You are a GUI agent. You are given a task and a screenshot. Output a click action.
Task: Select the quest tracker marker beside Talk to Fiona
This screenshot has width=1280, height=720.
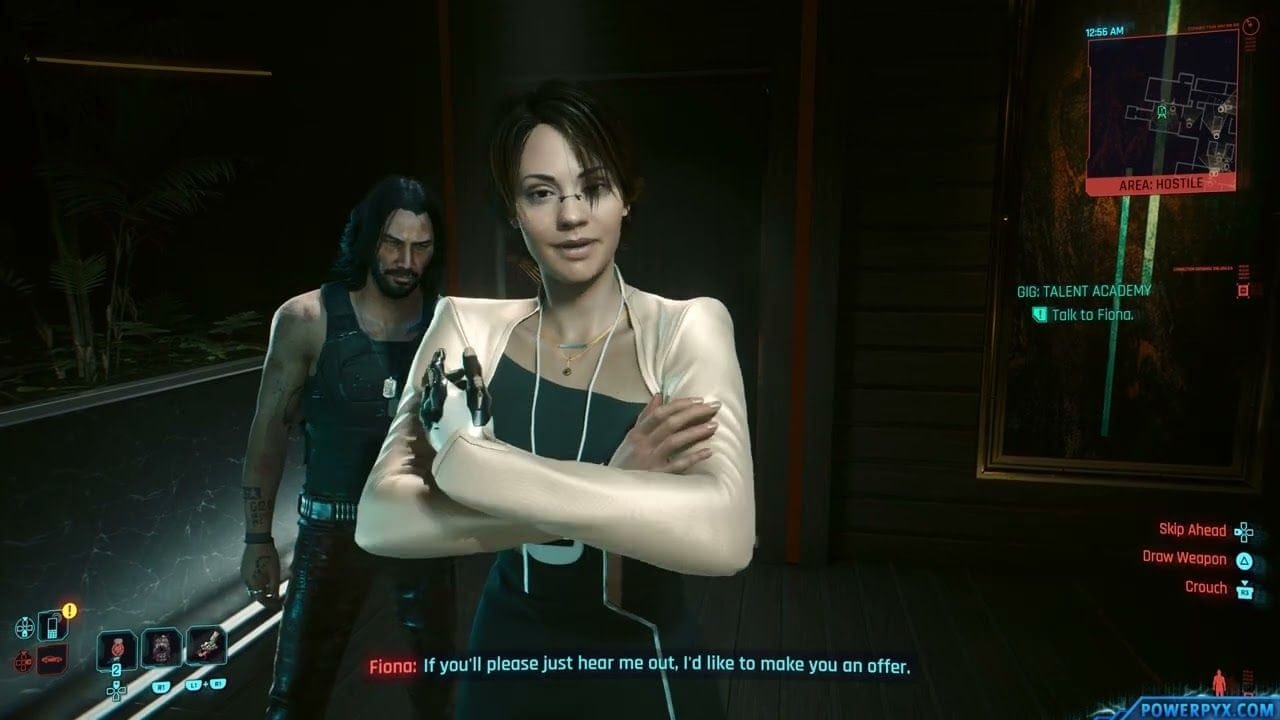pyautogui.click(x=1040, y=314)
